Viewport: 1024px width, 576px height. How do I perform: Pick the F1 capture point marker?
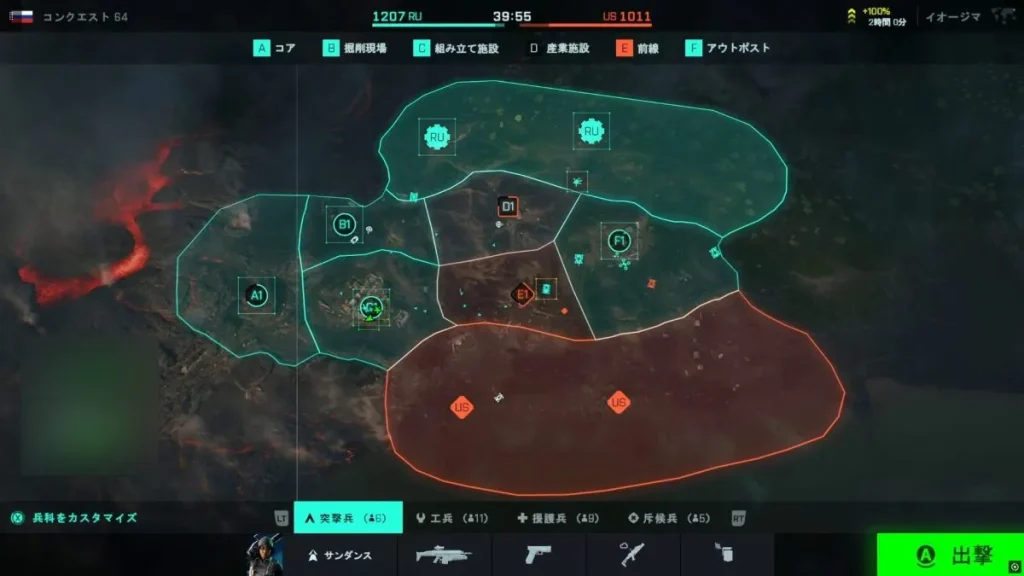619,240
